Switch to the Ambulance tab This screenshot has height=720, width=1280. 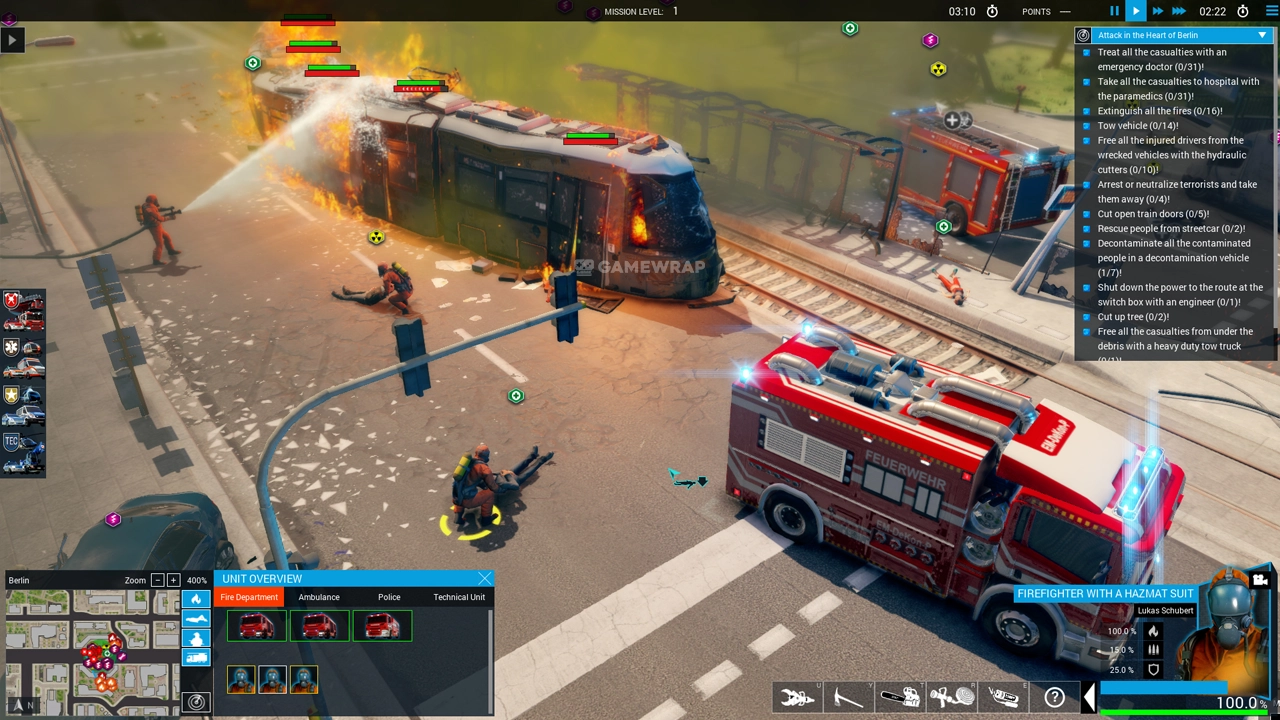click(x=319, y=597)
